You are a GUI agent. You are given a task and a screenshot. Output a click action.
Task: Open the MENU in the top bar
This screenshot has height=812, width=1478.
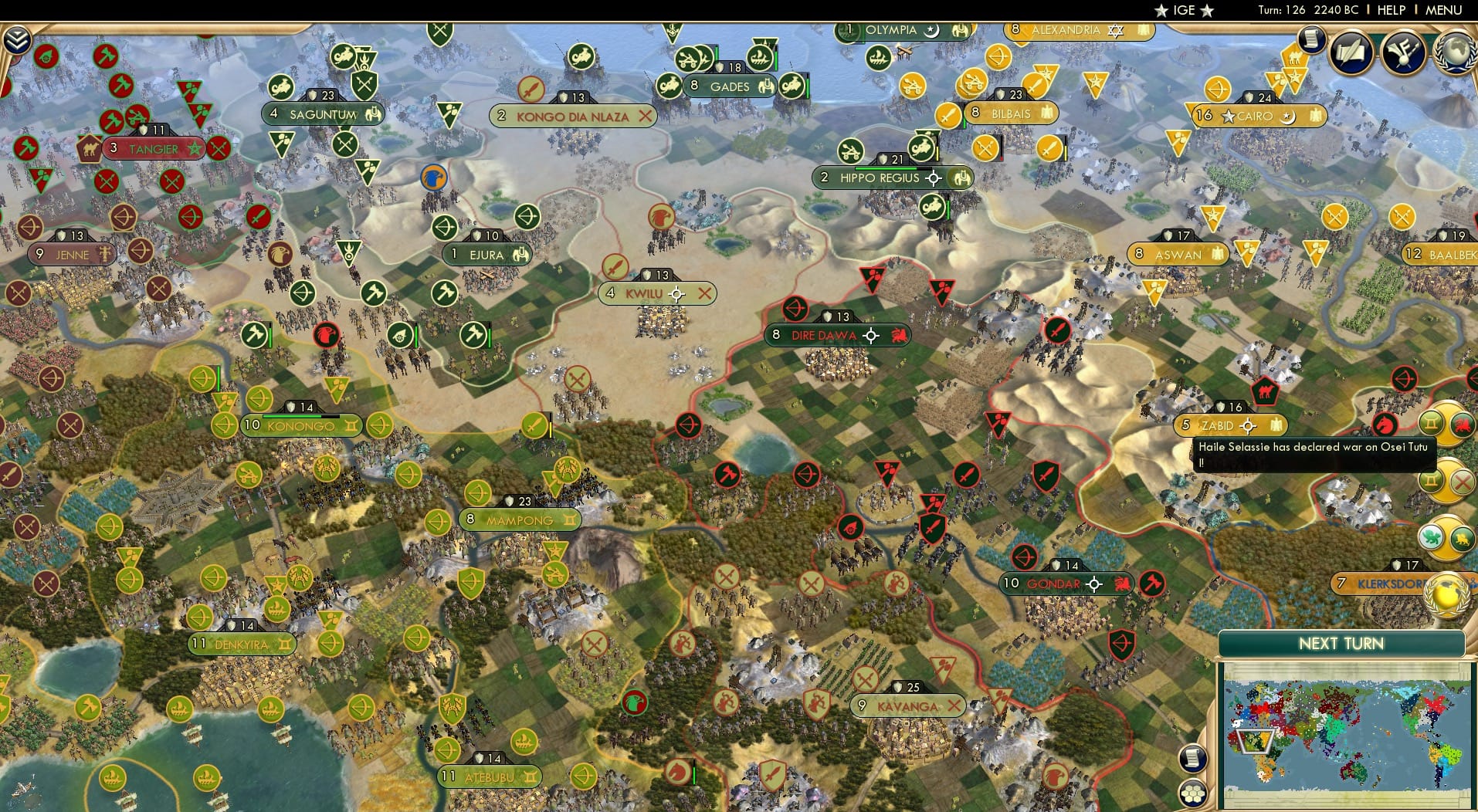click(1446, 10)
